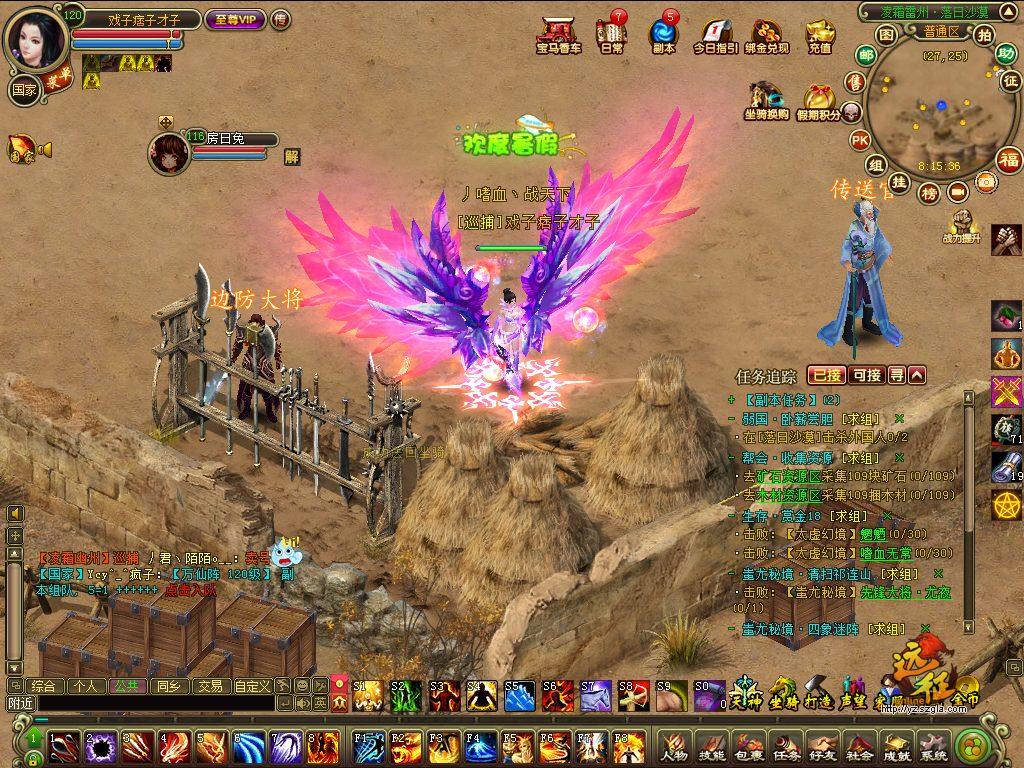Show 已接 accepted quests tab
This screenshot has height=768, width=1024.
[x=826, y=375]
